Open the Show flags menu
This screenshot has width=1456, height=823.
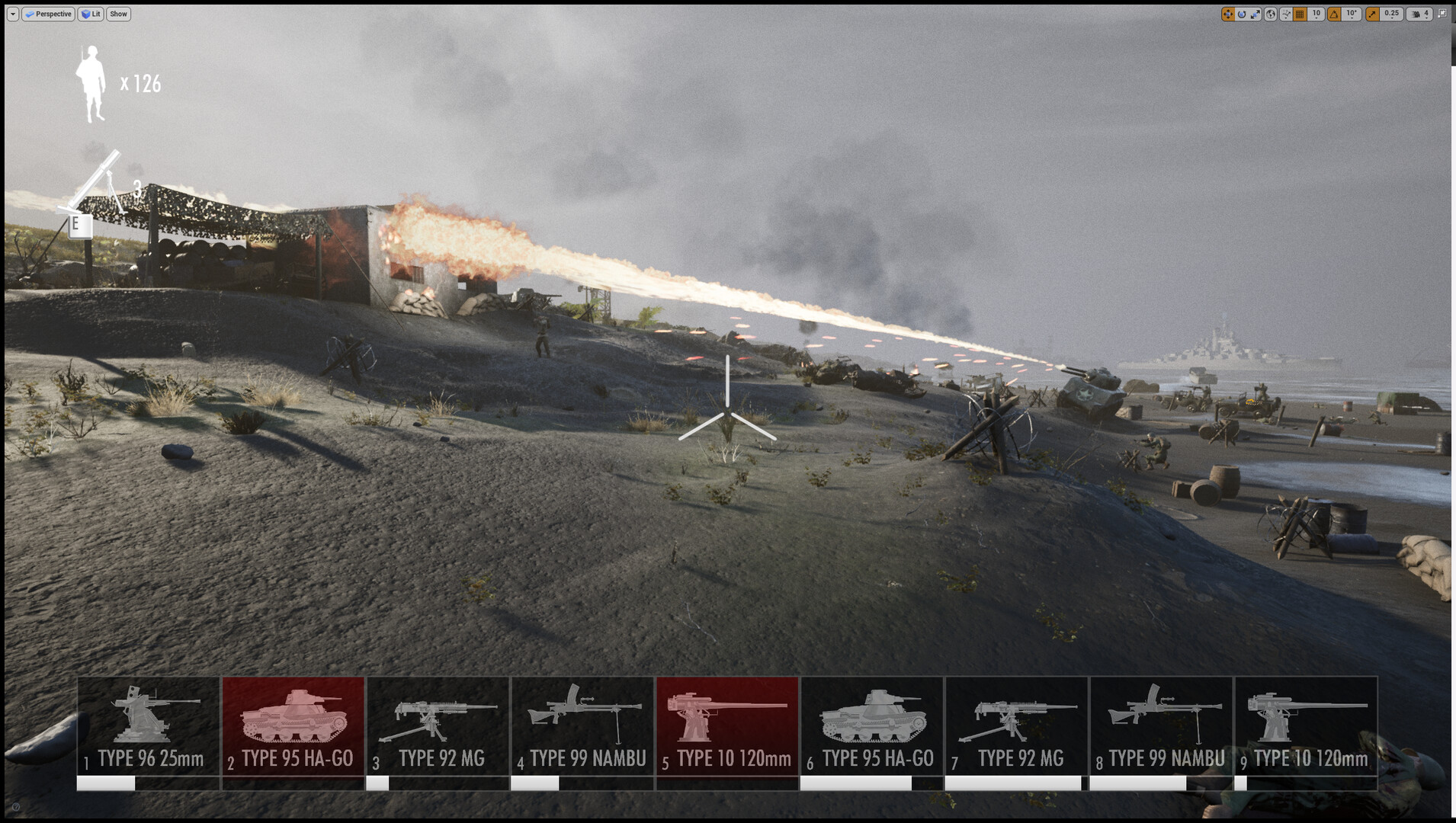(117, 14)
